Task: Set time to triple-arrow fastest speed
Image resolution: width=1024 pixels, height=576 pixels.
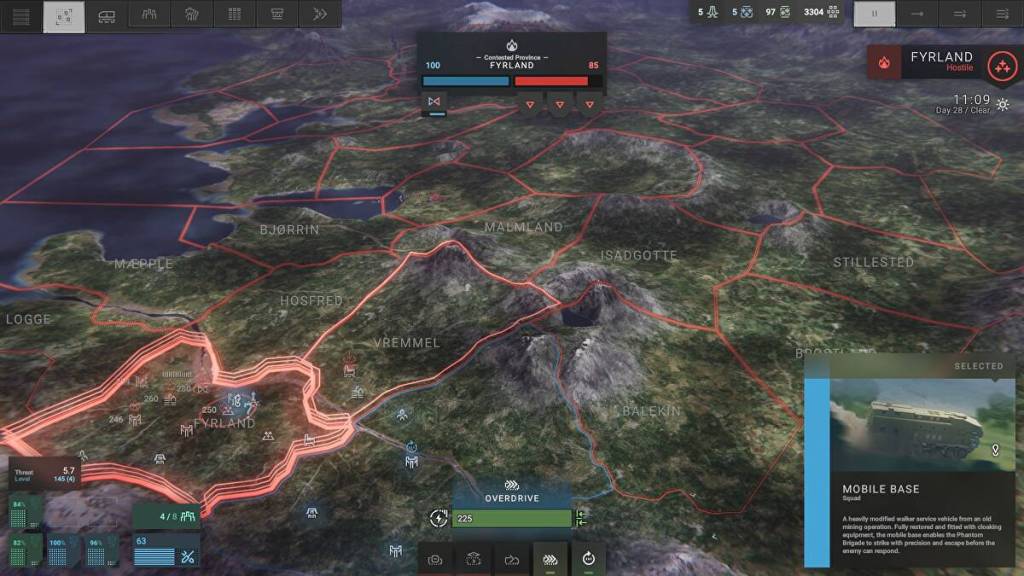Action: (1002, 14)
